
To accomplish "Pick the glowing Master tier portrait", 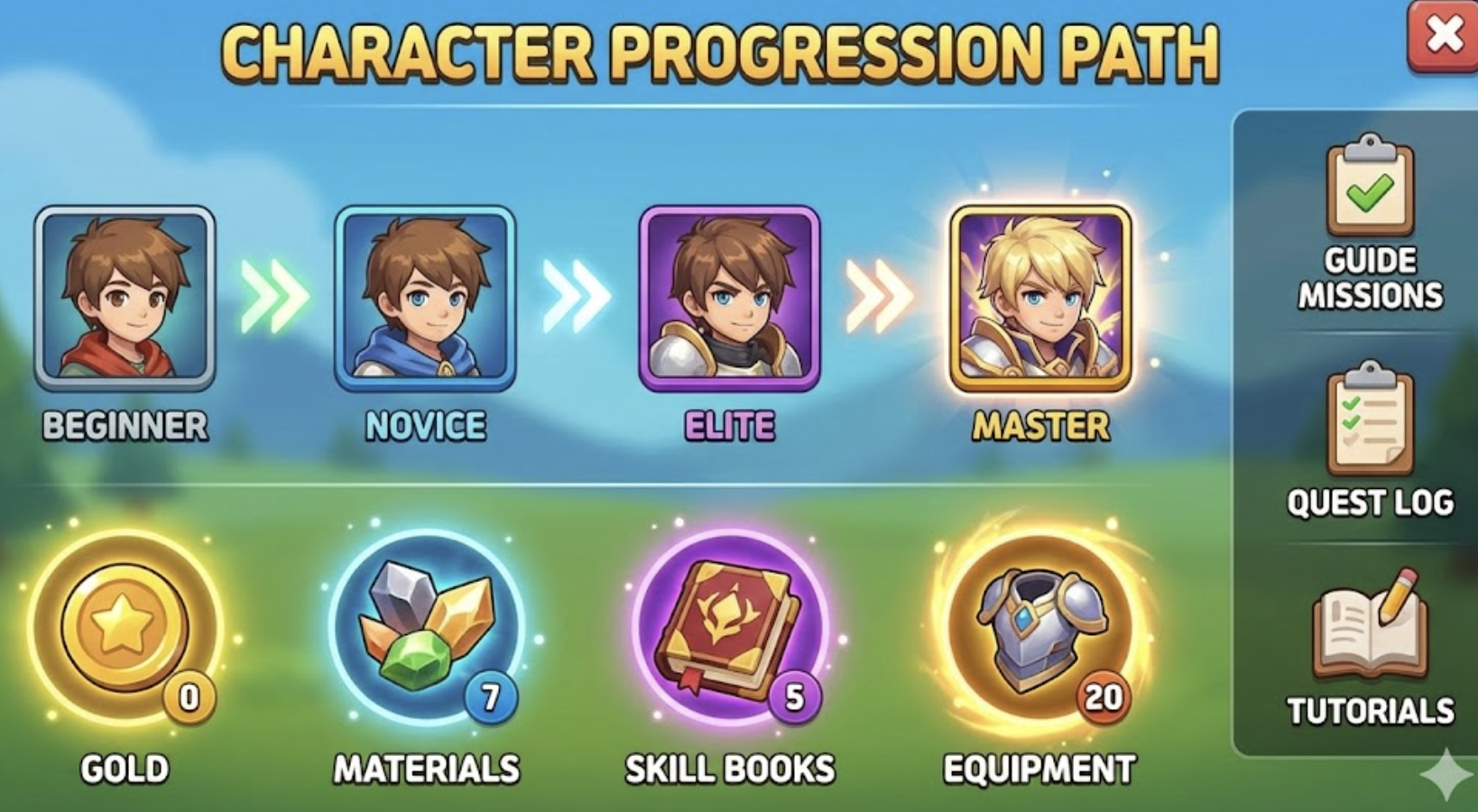I will 1040,299.
